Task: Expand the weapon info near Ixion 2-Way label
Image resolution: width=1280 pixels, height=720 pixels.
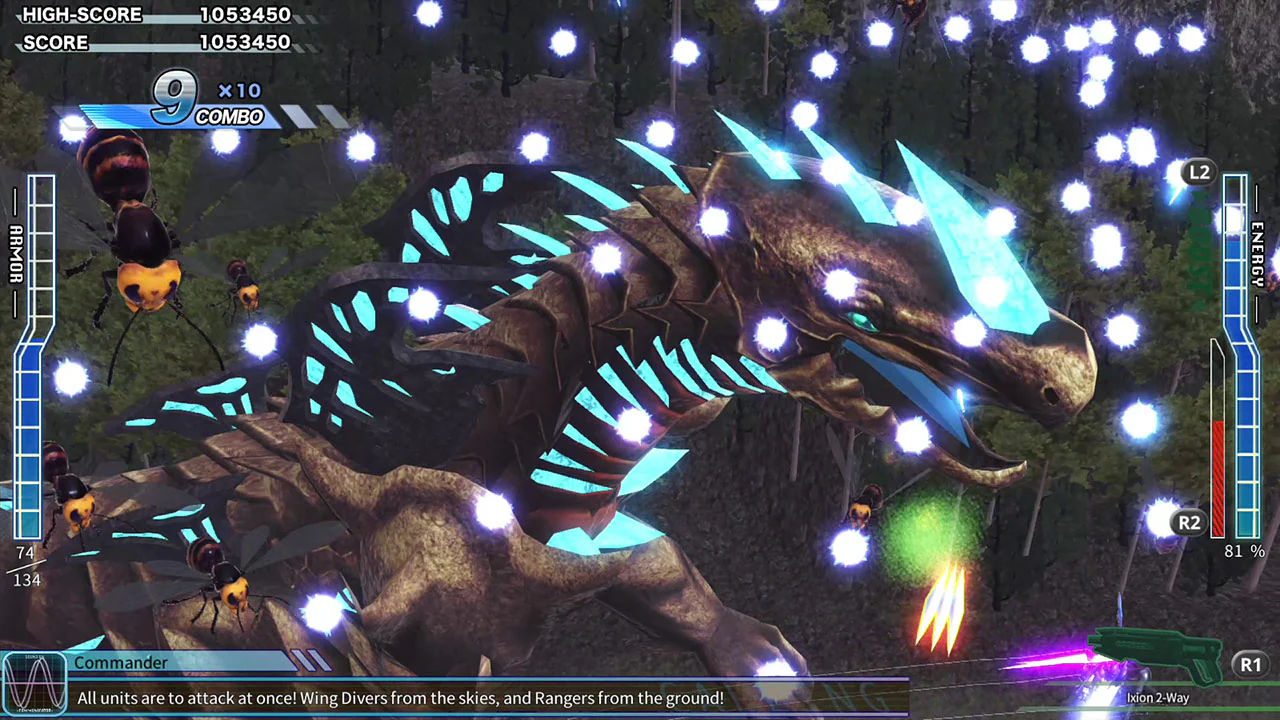Action: [x=1157, y=697]
